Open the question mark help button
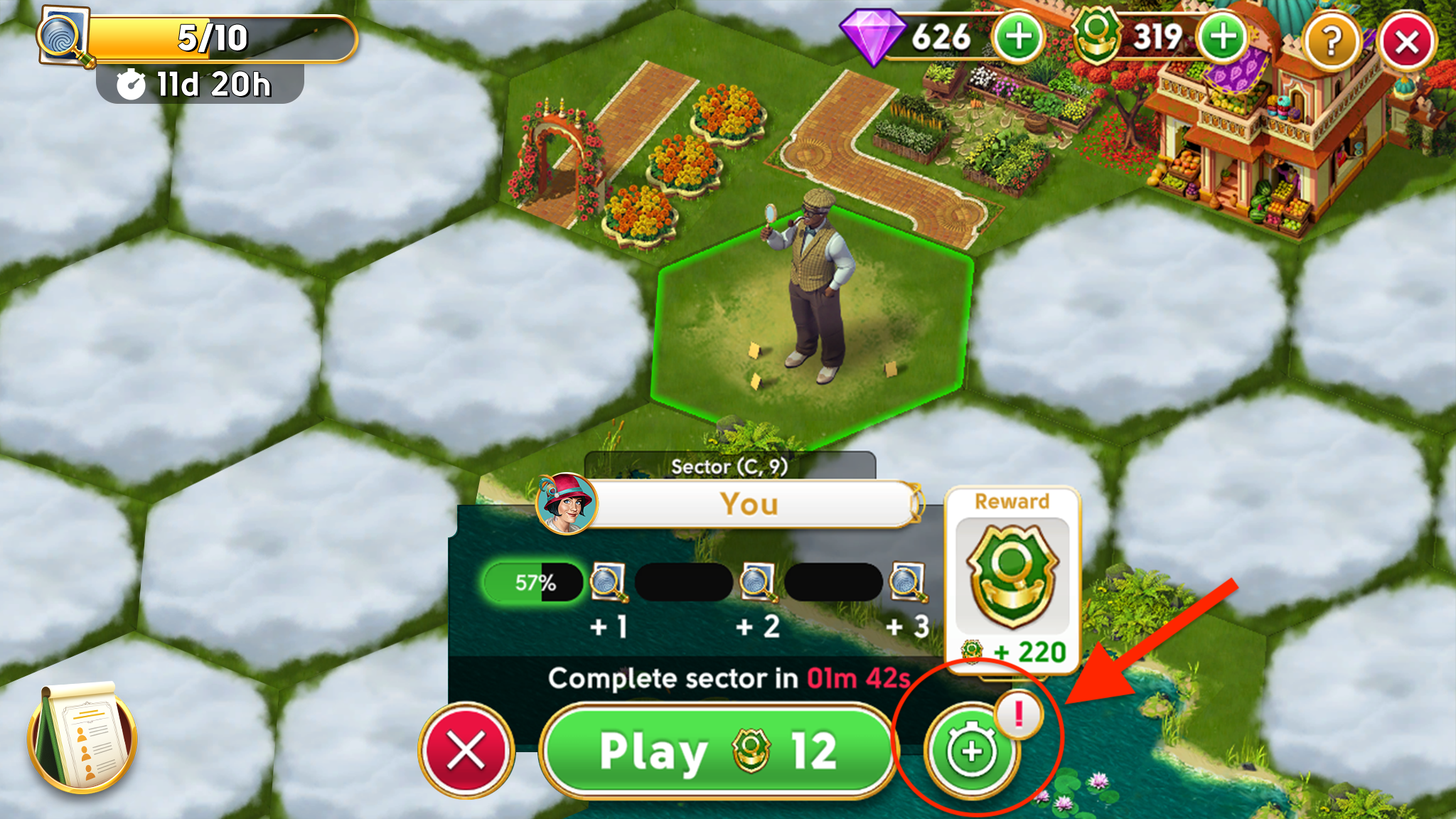The width and height of the screenshot is (1456, 819). coord(1331,41)
